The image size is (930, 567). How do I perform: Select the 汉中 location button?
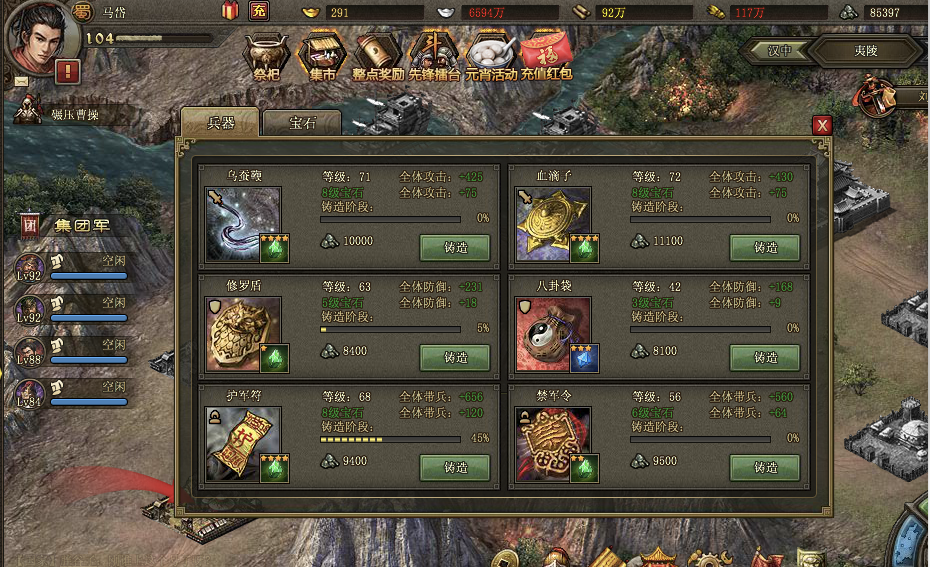point(780,50)
